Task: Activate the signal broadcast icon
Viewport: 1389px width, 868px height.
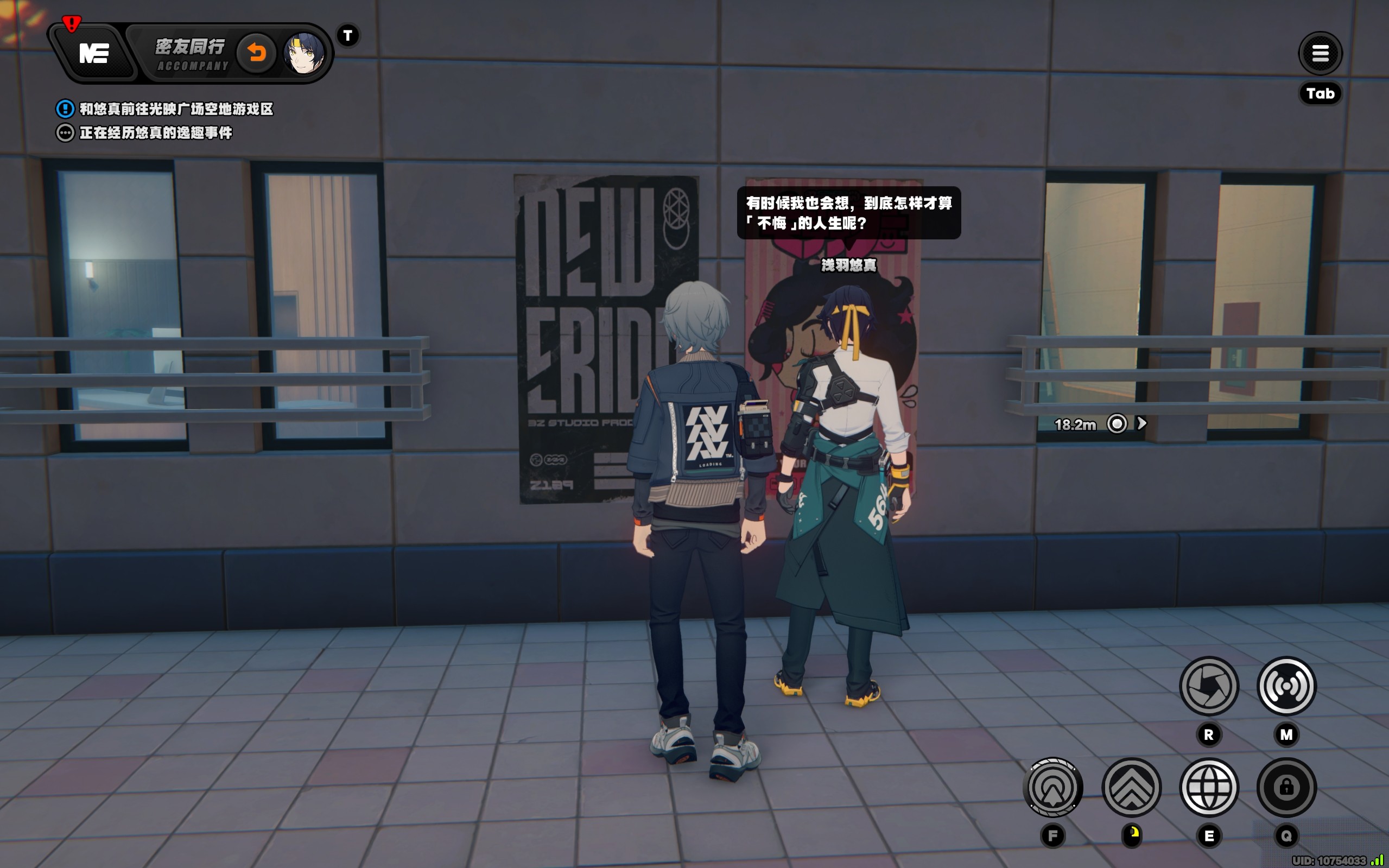Action: 1286,686
